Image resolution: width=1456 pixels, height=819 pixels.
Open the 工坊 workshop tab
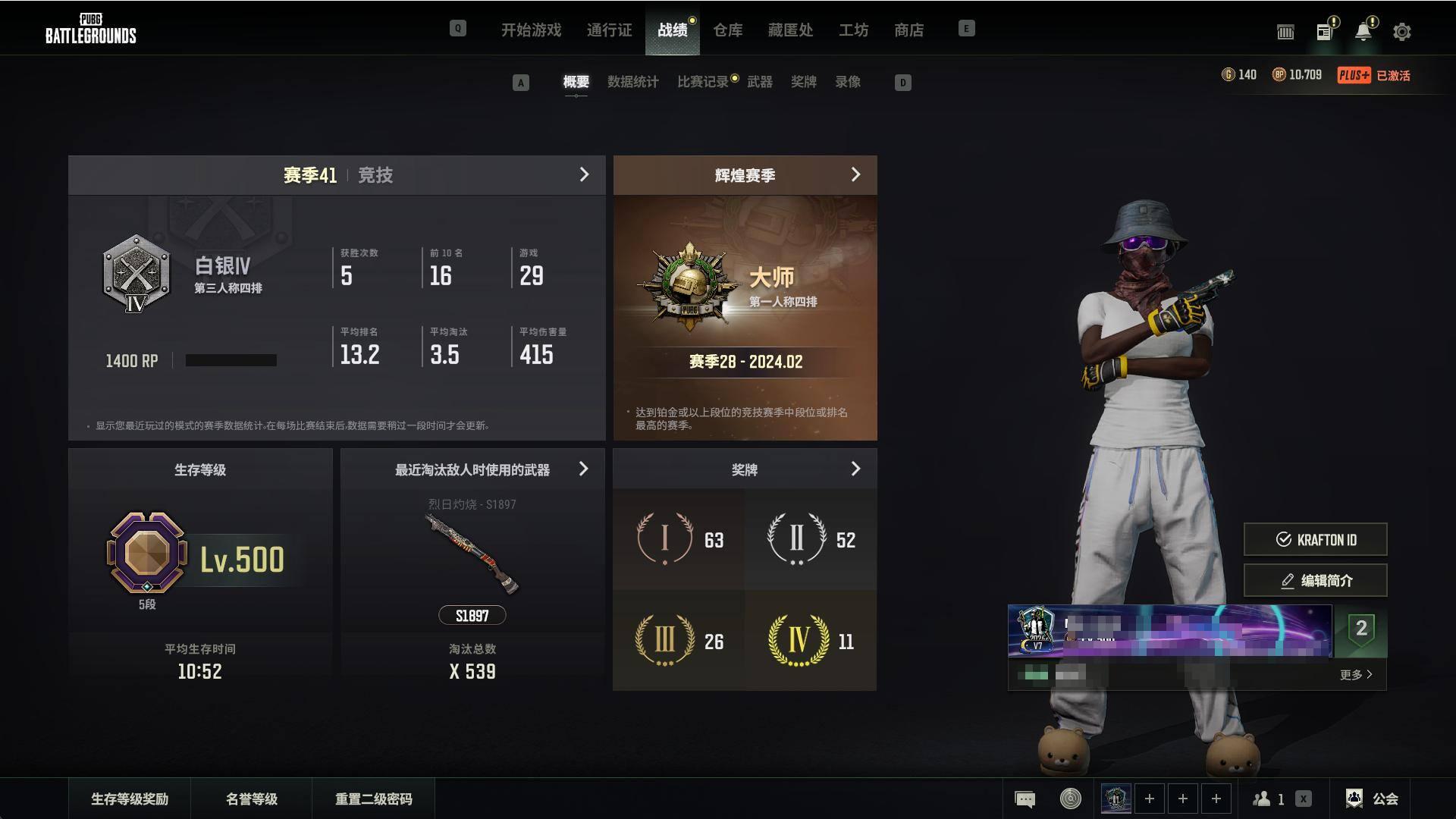tap(853, 30)
